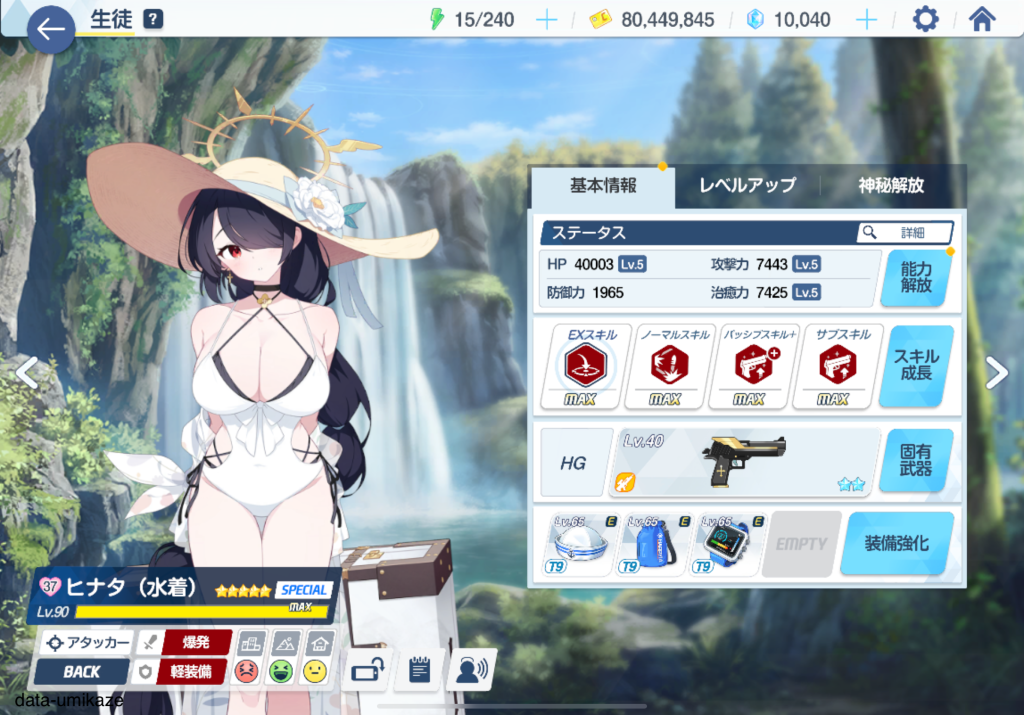The image size is (1024, 715).
Task: Select the 基本情報 tab
Action: [x=603, y=185]
